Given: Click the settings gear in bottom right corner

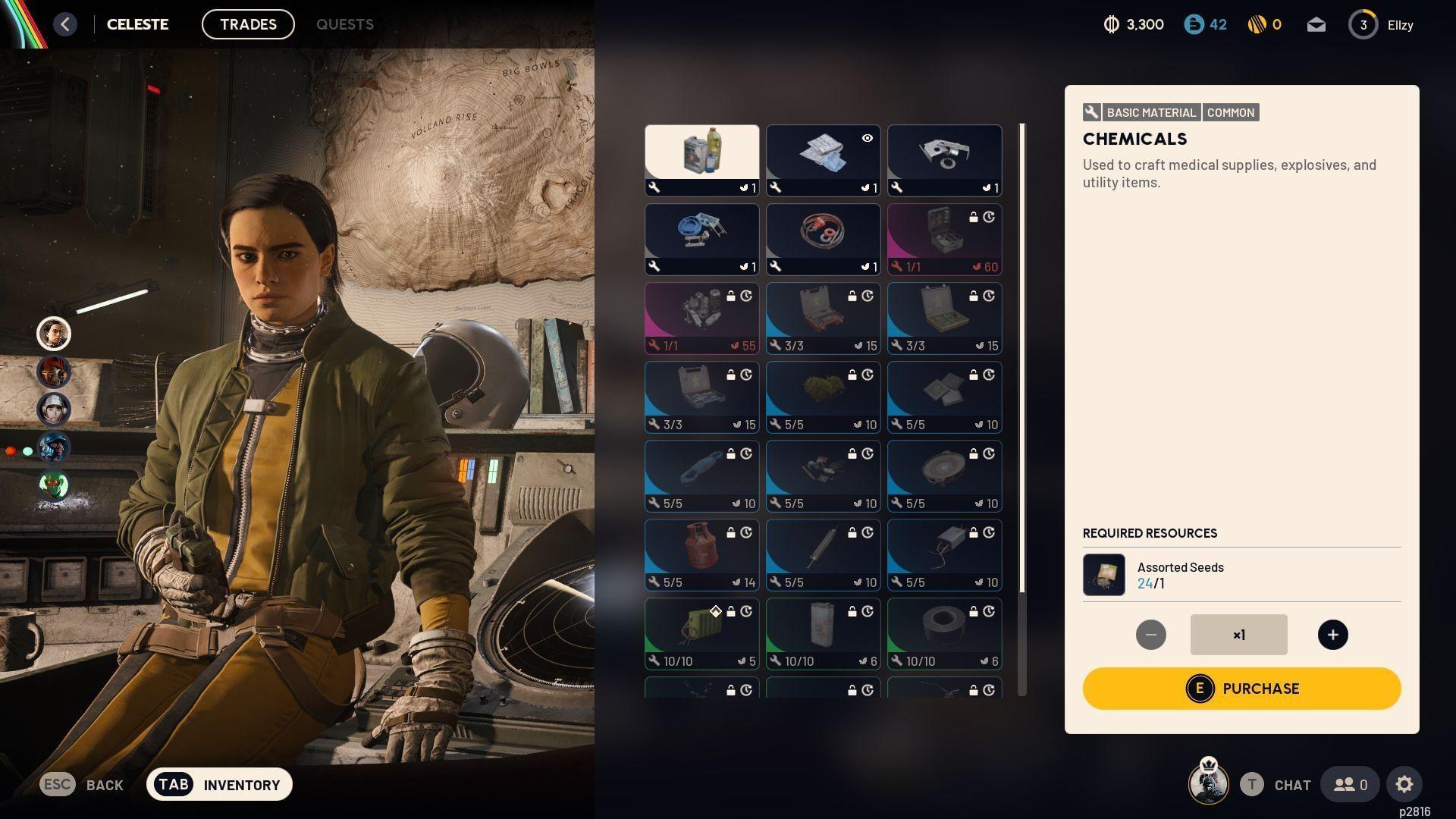Looking at the screenshot, I should point(1406,784).
